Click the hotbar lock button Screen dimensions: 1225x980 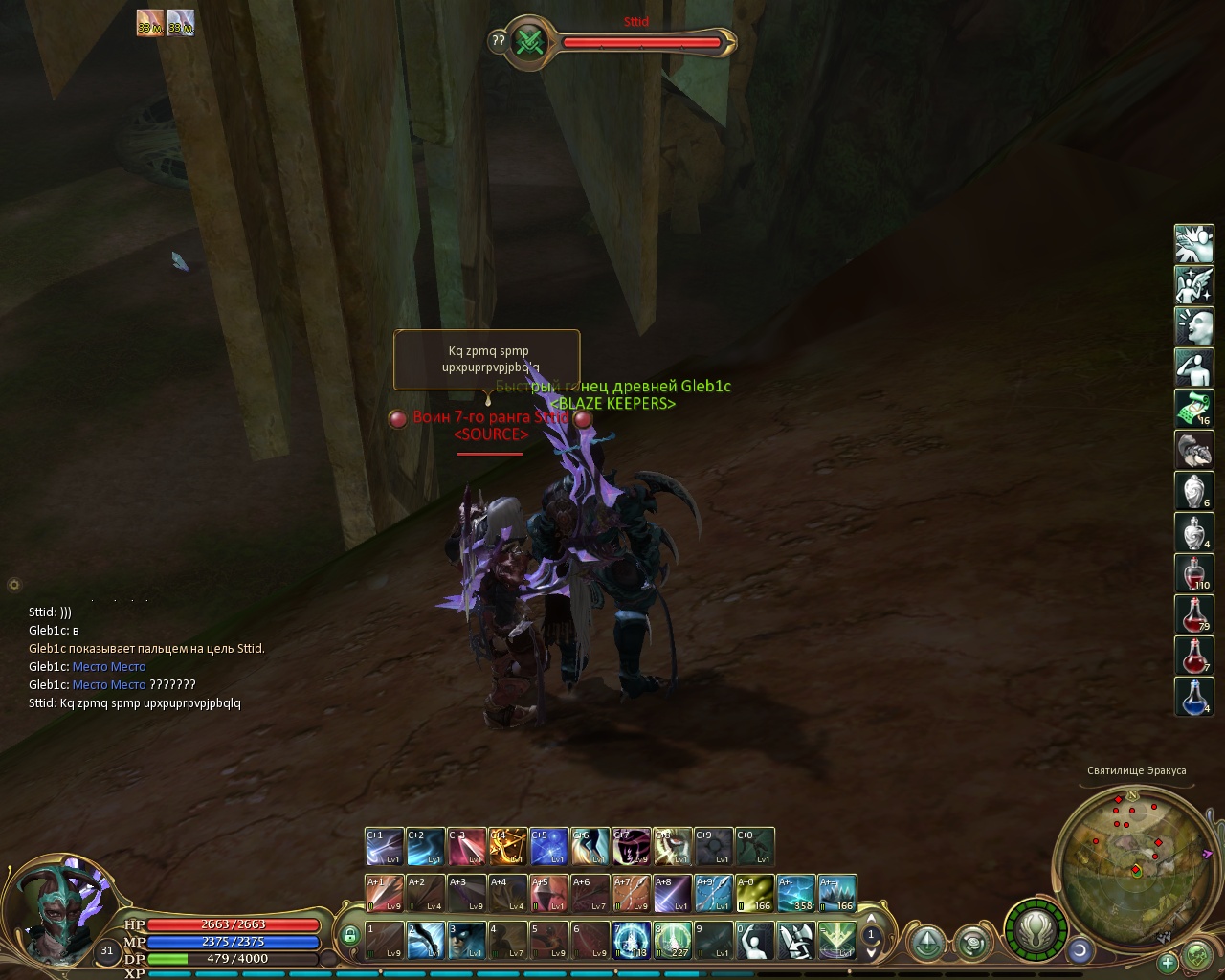click(x=349, y=935)
